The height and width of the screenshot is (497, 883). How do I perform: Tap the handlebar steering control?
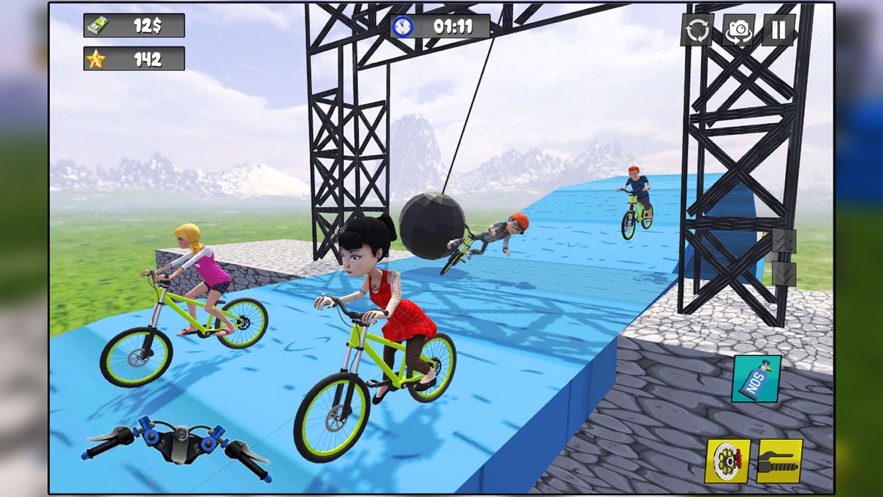click(x=176, y=444)
